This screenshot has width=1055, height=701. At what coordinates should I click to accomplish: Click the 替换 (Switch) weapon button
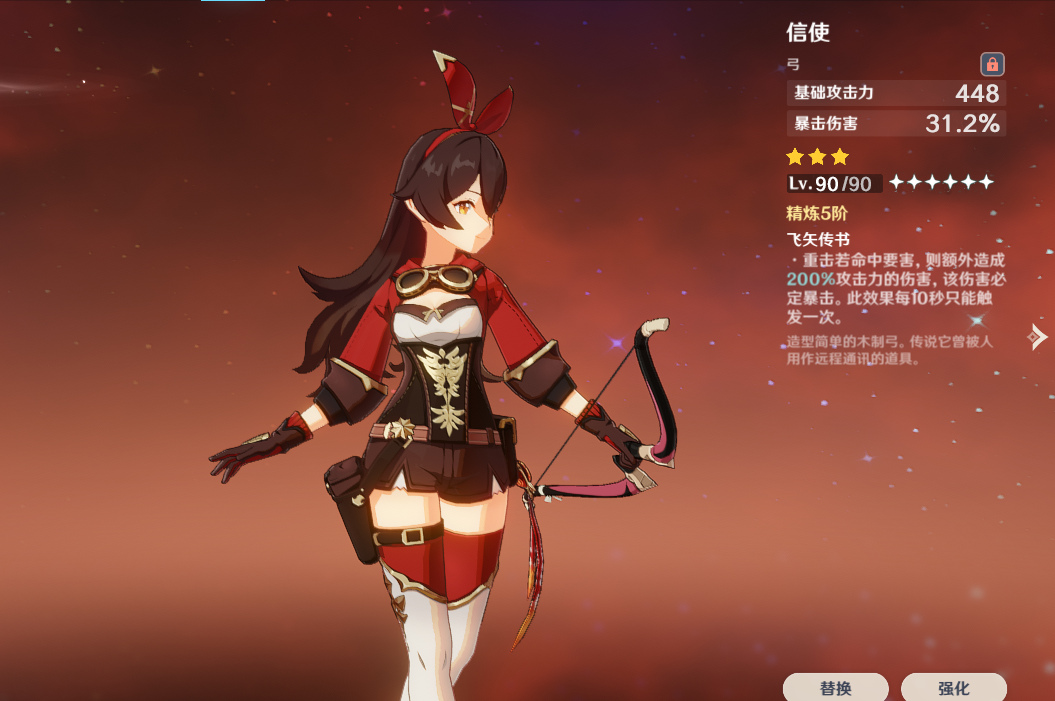[x=835, y=688]
